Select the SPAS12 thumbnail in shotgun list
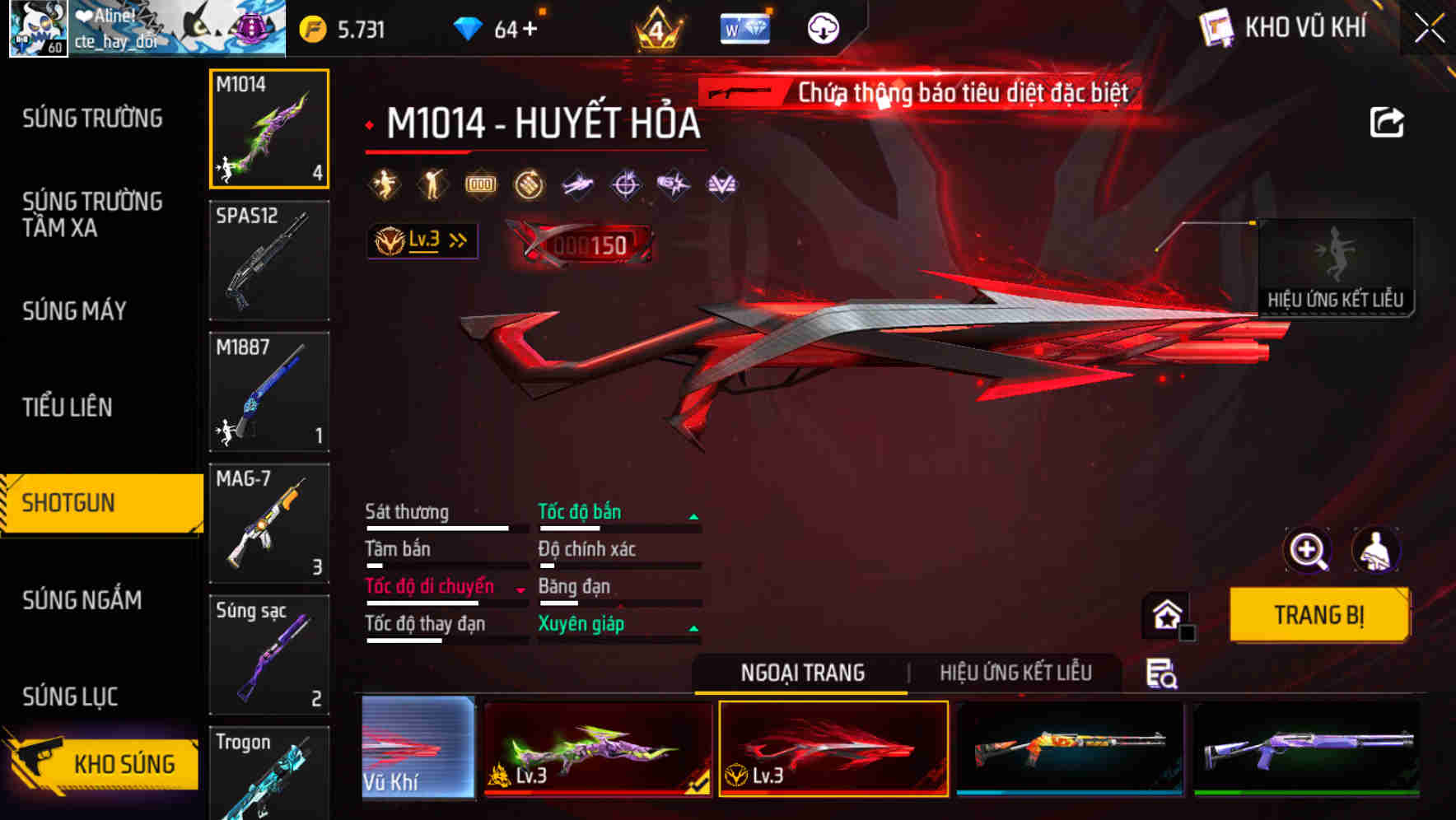 click(269, 260)
